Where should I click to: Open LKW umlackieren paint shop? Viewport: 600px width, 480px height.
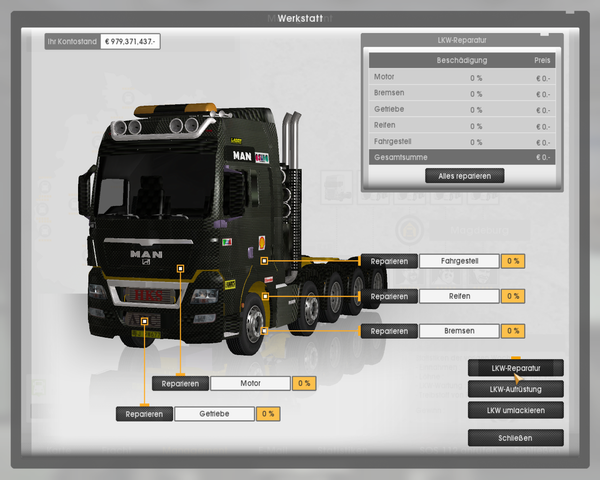pyautogui.click(x=515, y=410)
